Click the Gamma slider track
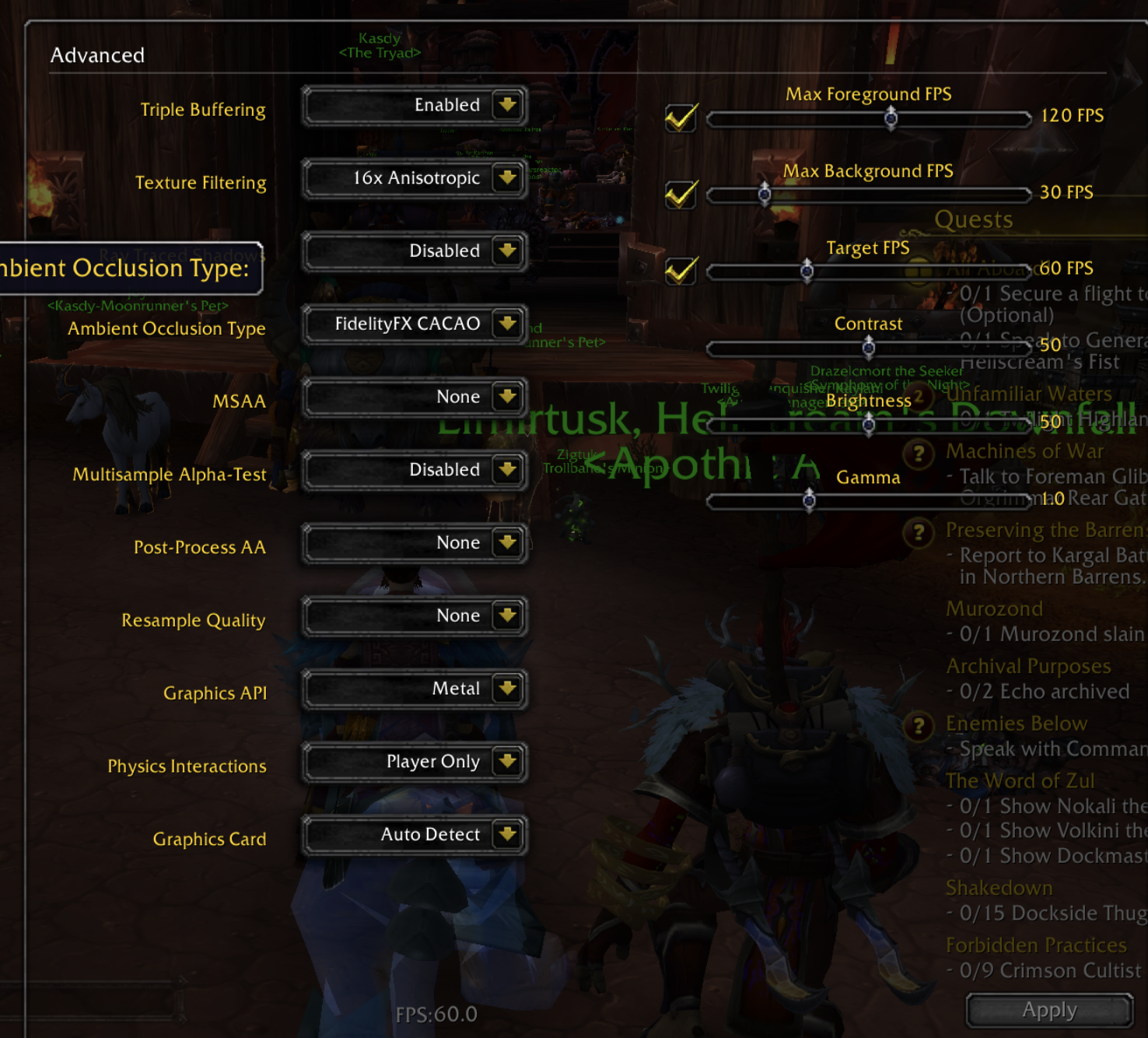 (869, 500)
